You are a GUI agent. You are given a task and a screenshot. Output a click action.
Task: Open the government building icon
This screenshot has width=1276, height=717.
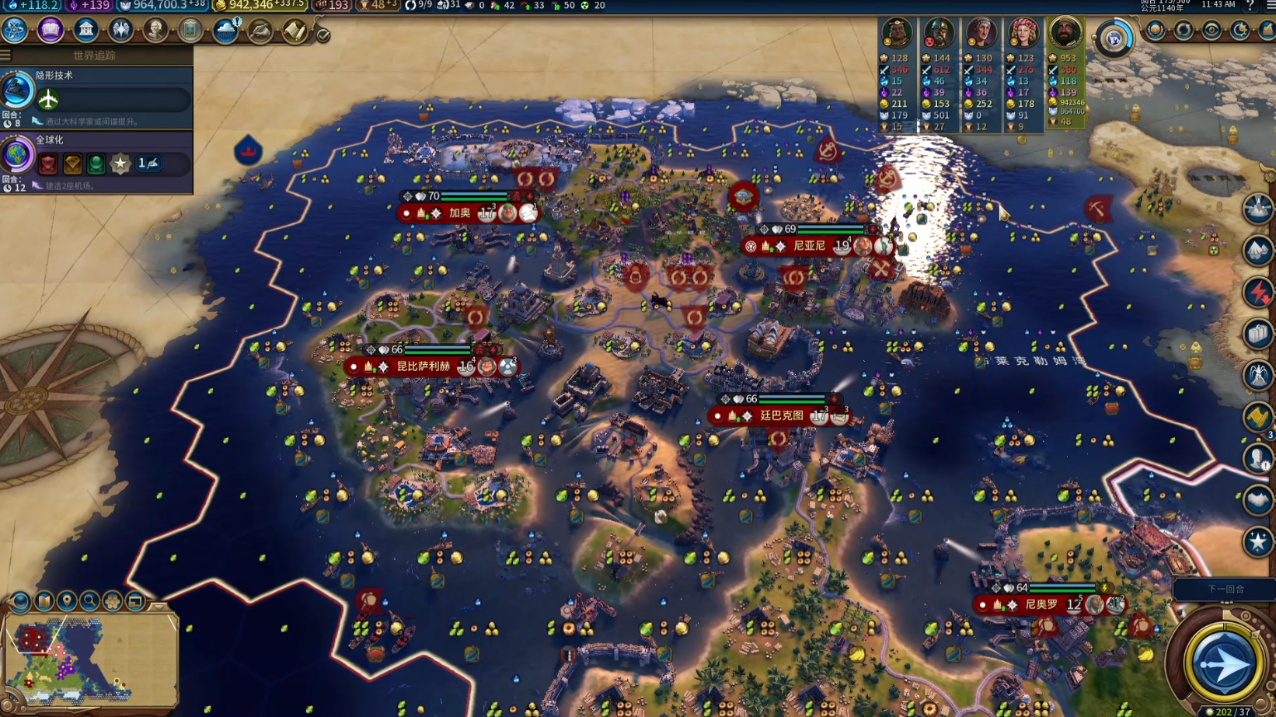(x=86, y=30)
